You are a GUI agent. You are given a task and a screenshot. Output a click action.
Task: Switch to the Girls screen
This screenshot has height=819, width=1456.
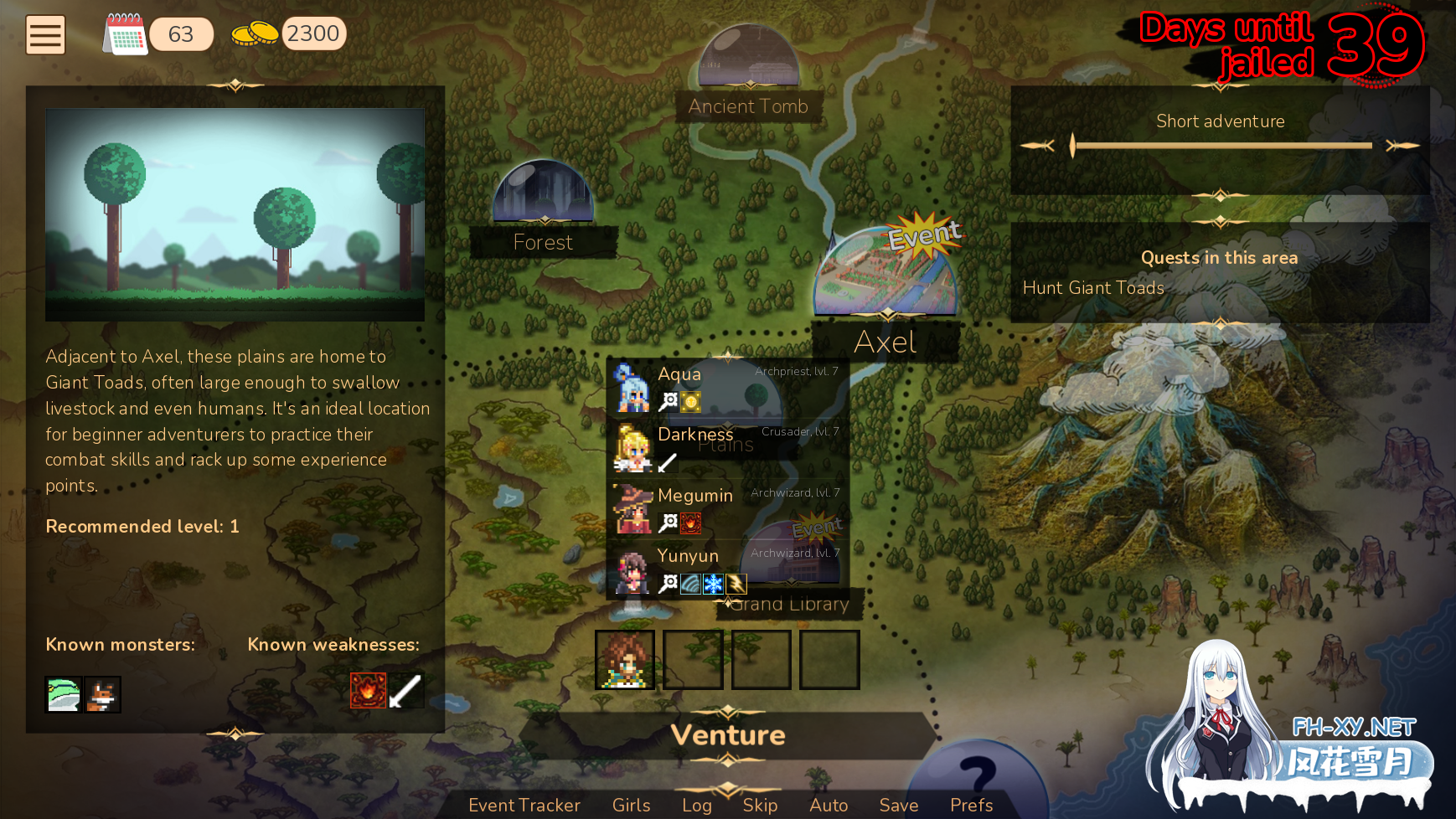[x=630, y=805]
